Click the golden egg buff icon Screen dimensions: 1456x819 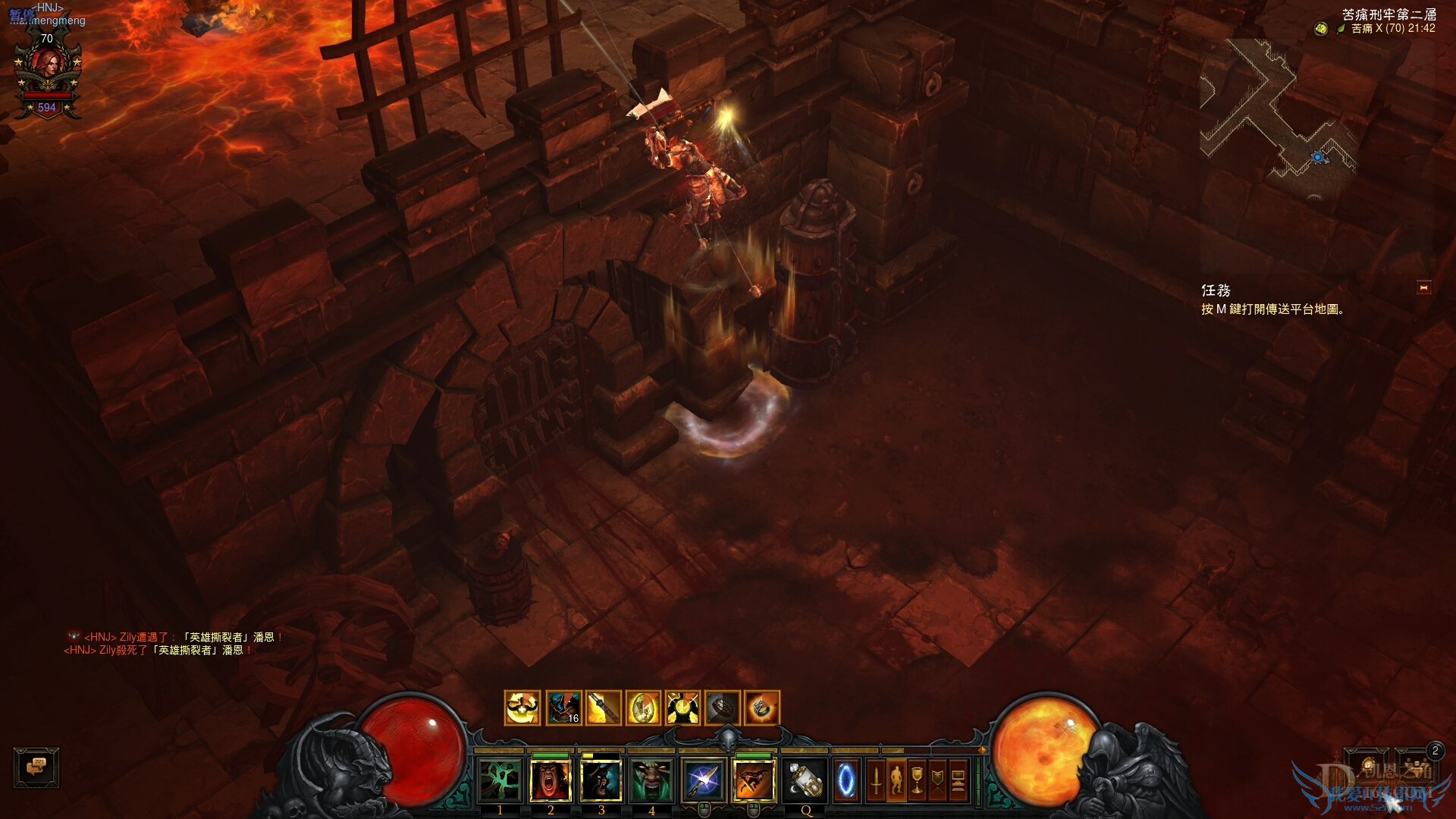click(642, 708)
